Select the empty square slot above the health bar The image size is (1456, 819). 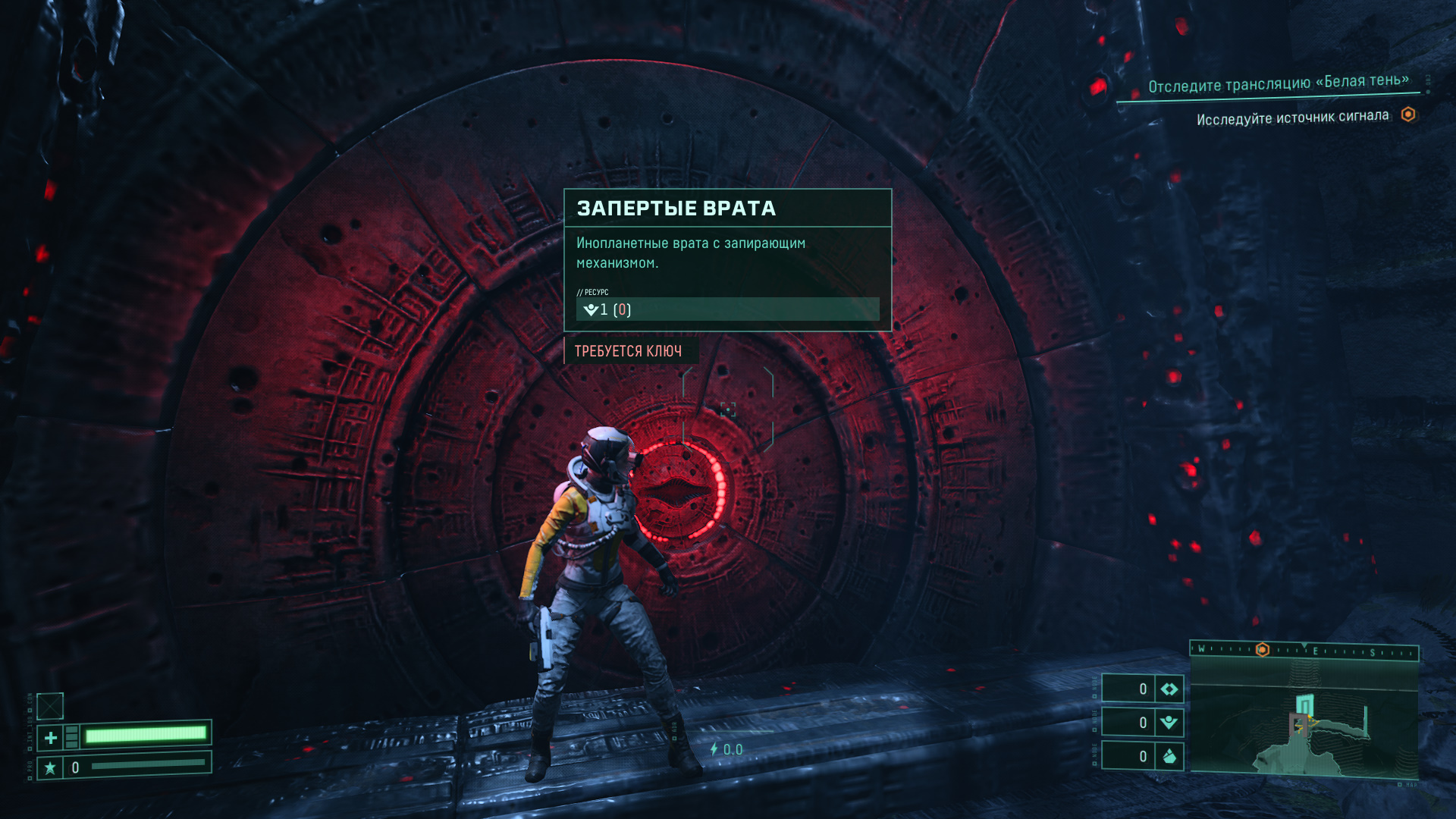50,706
